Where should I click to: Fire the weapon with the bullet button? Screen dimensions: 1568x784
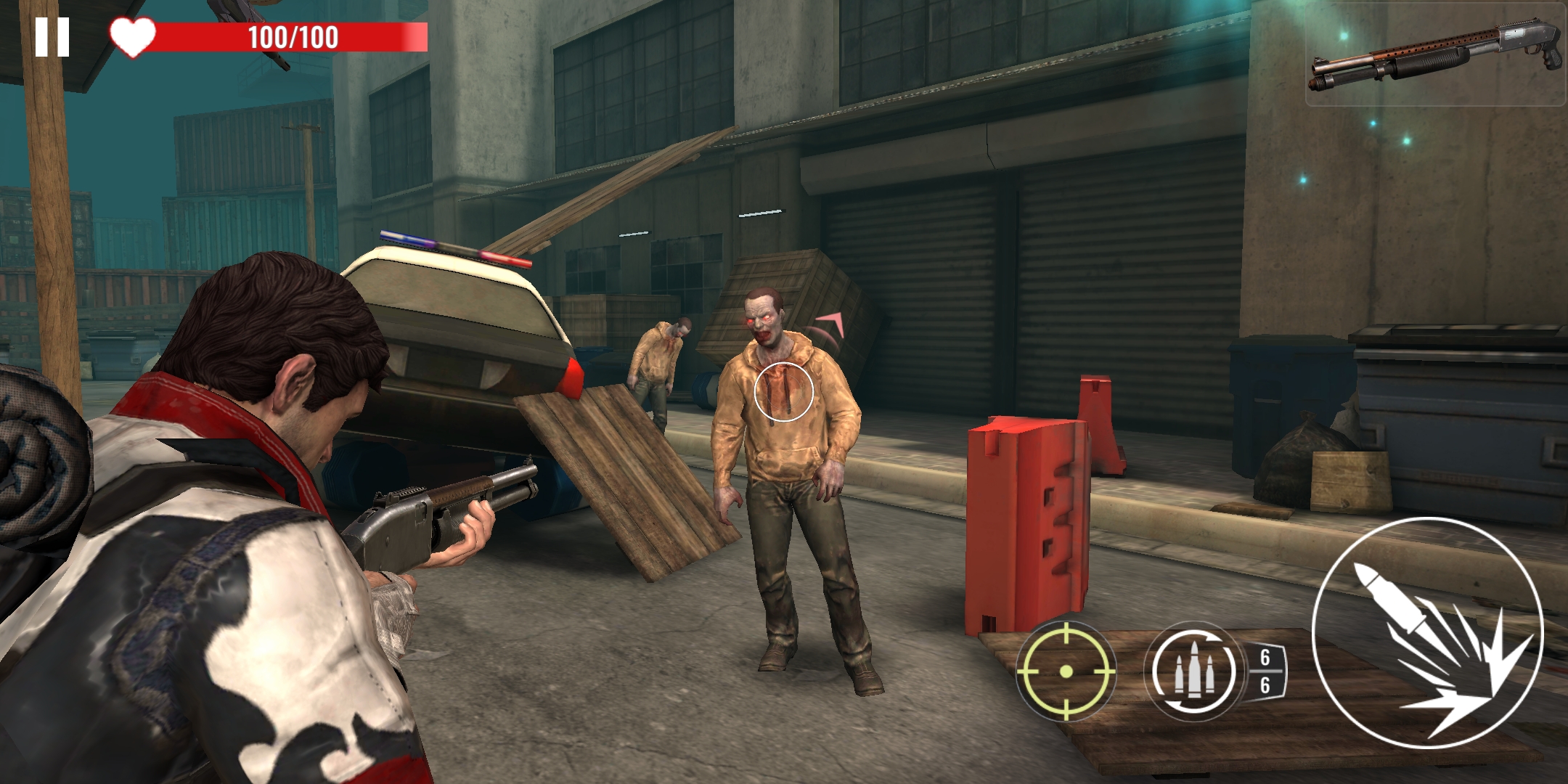coord(1426,632)
